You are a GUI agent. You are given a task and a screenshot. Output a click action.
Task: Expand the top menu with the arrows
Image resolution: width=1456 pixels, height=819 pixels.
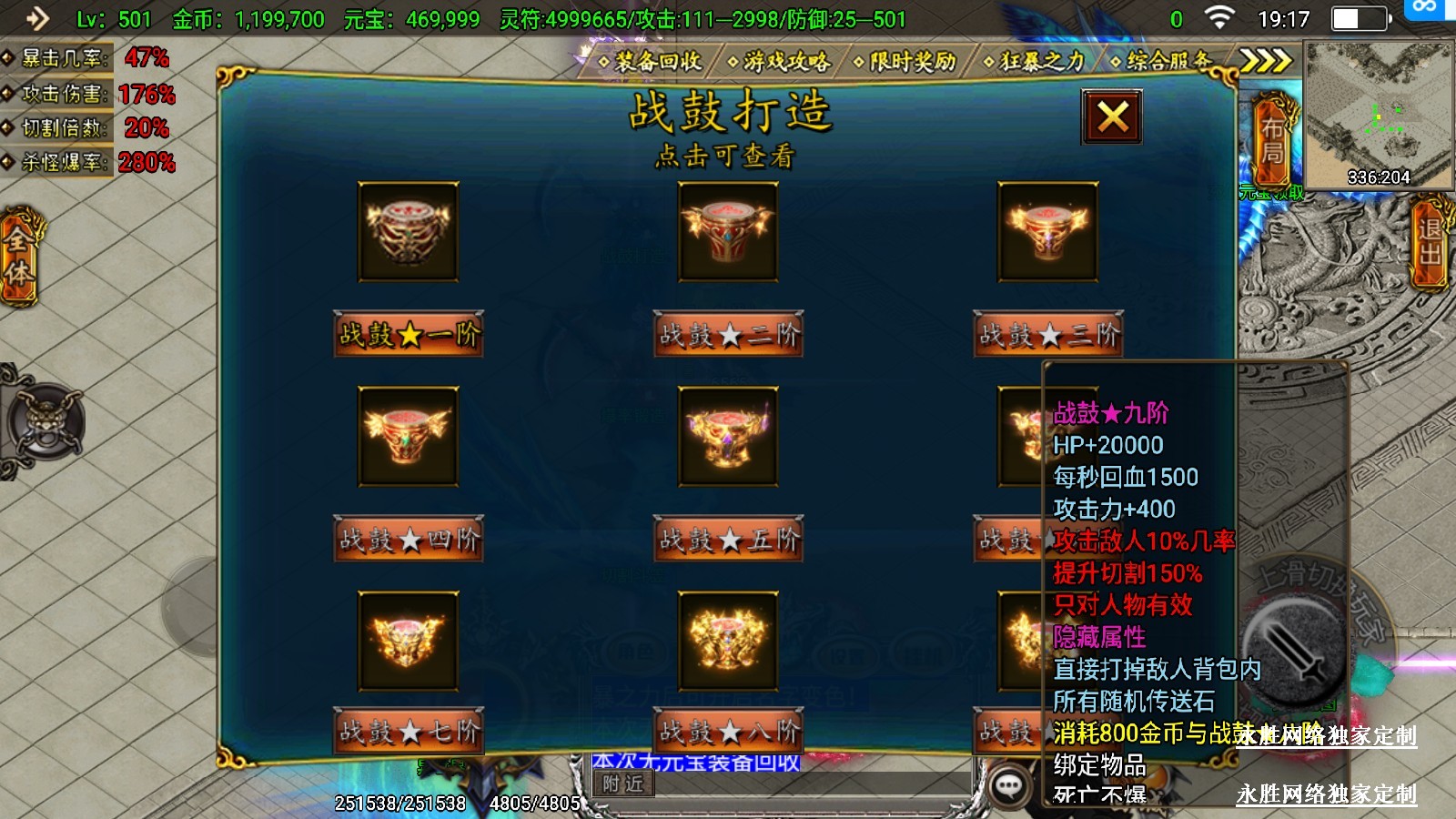click(1266, 61)
